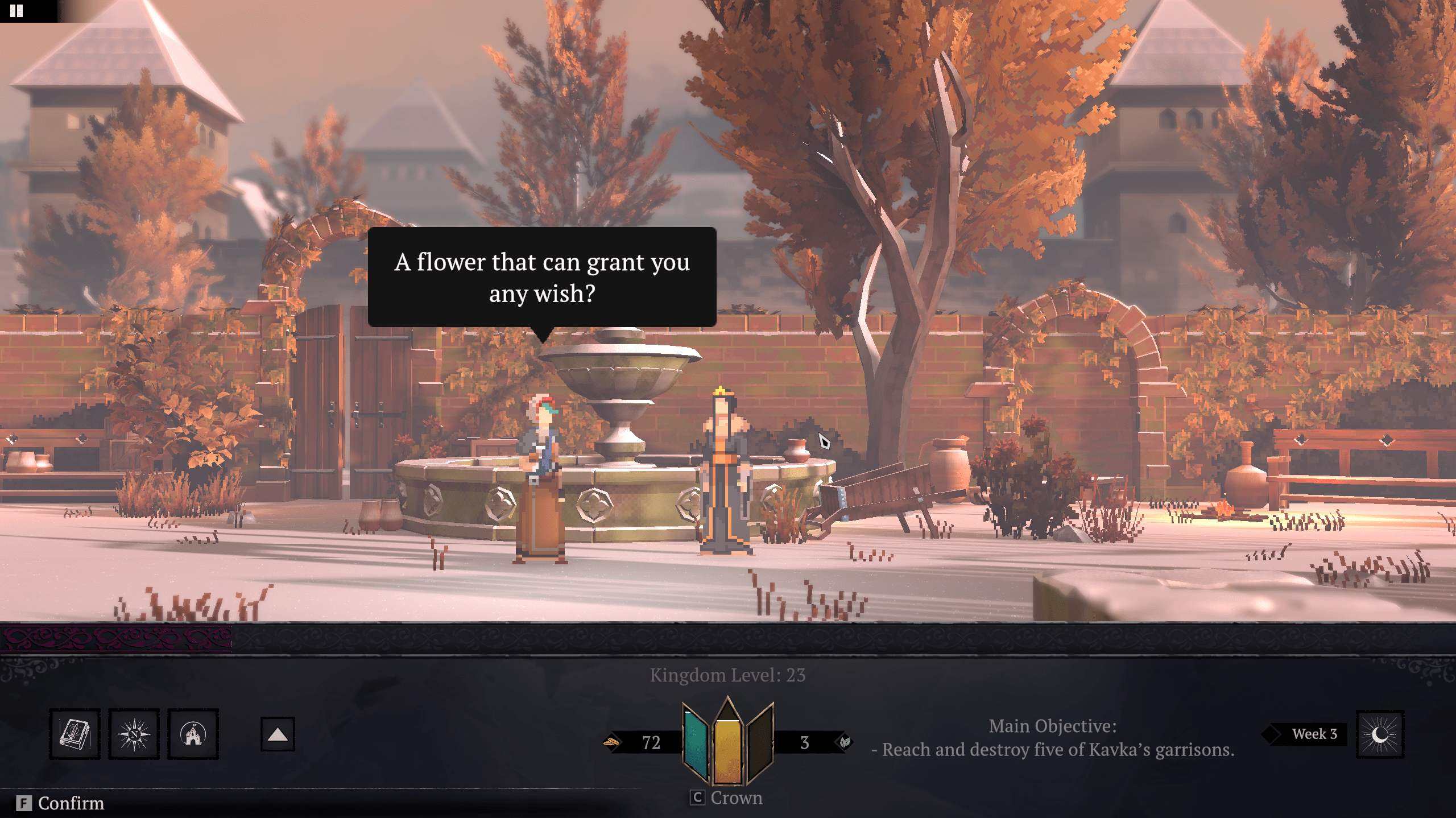Screen dimensions: 1456x818
Task: Expand the panel with the up arrow
Action: tap(278, 734)
